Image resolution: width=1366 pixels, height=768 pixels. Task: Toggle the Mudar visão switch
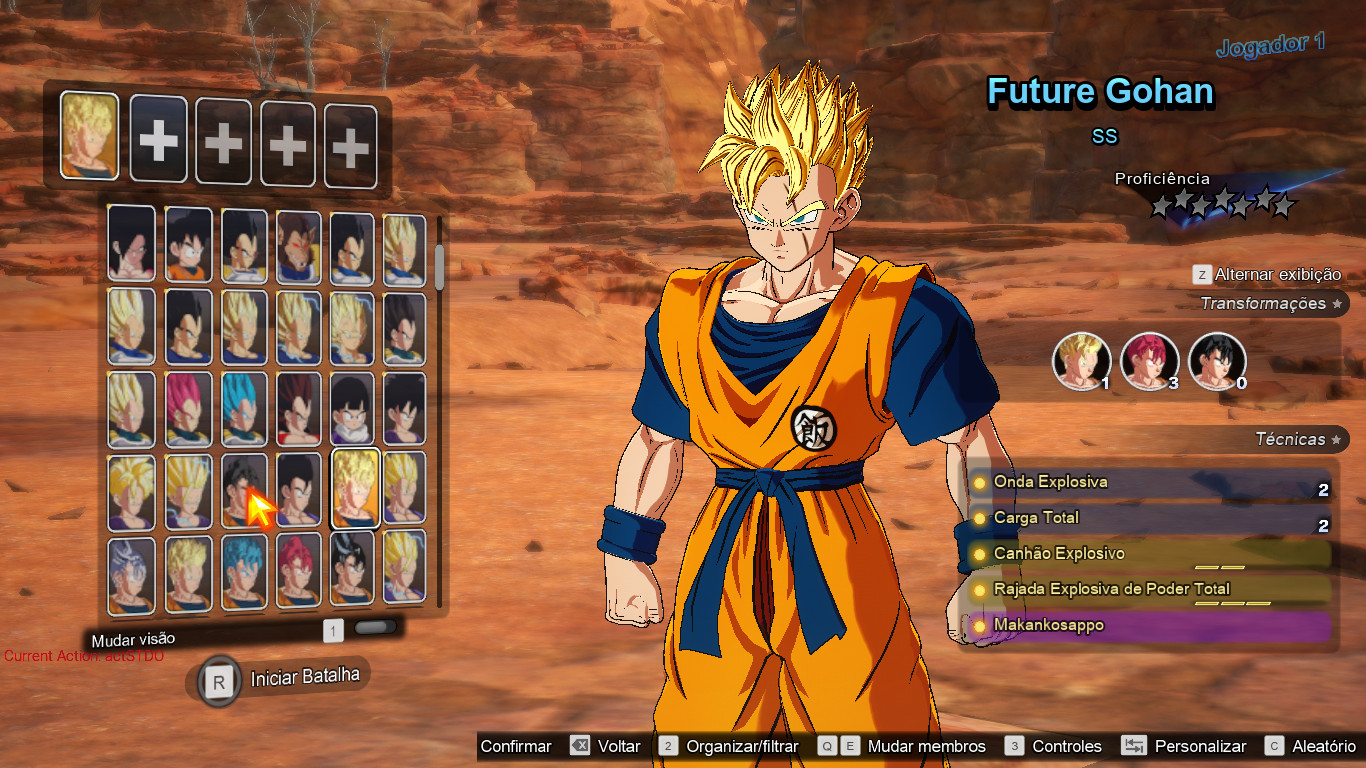pos(375,628)
